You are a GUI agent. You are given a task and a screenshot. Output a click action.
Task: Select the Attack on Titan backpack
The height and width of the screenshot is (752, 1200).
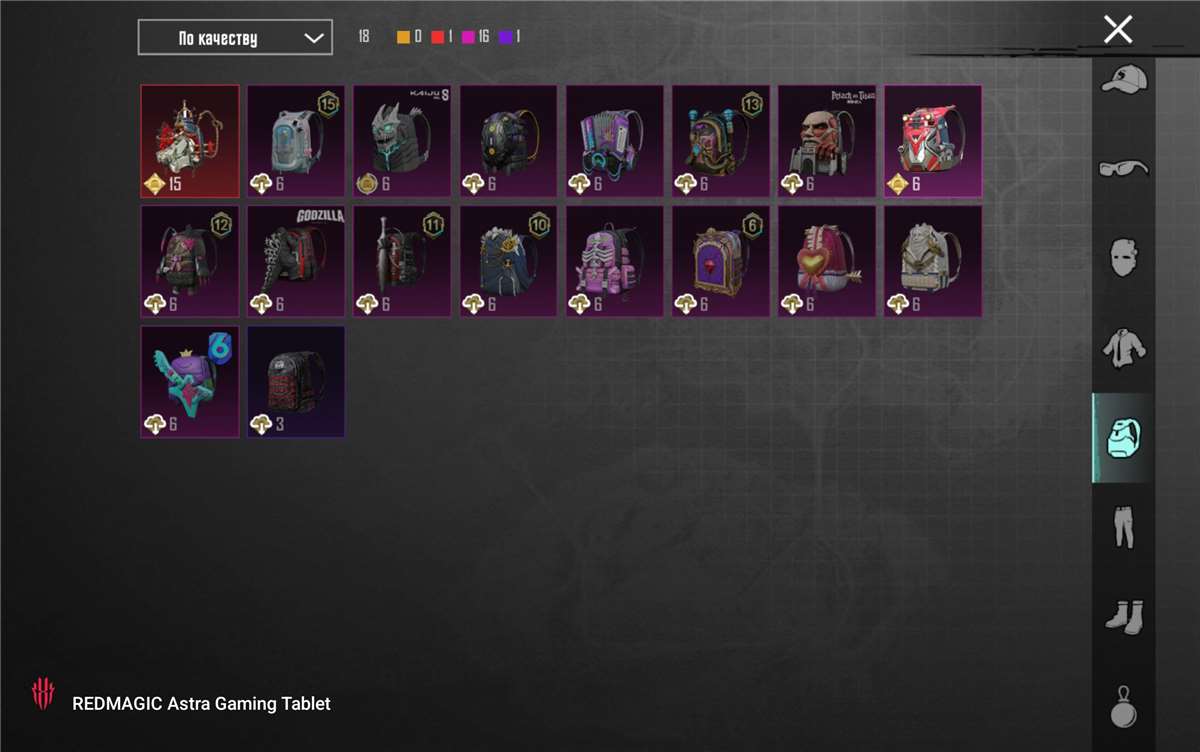click(x=826, y=141)
